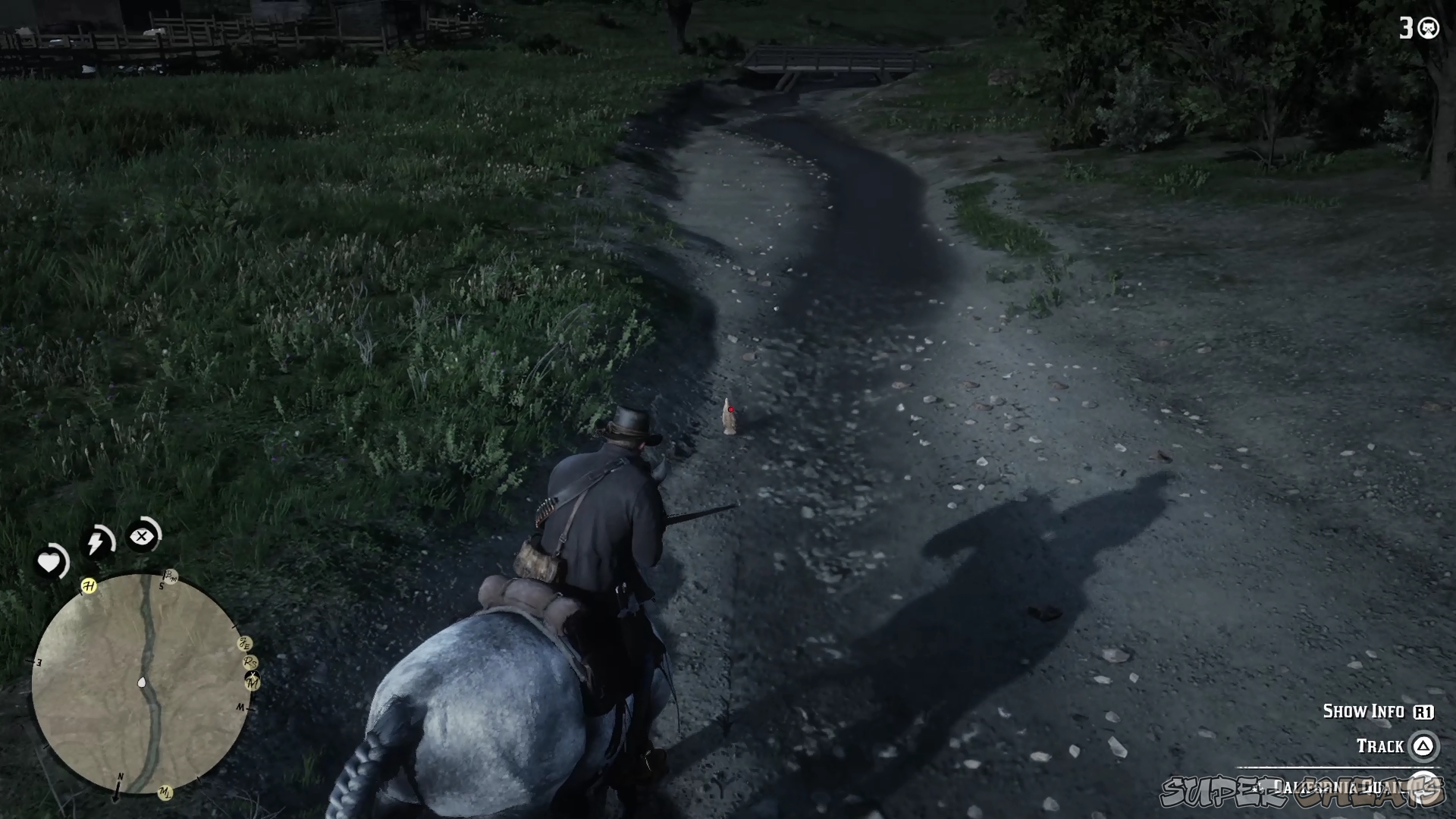Click the M marker with the X overlay
The height and width of the screenshot is (819, 1456).
point(252,681)
